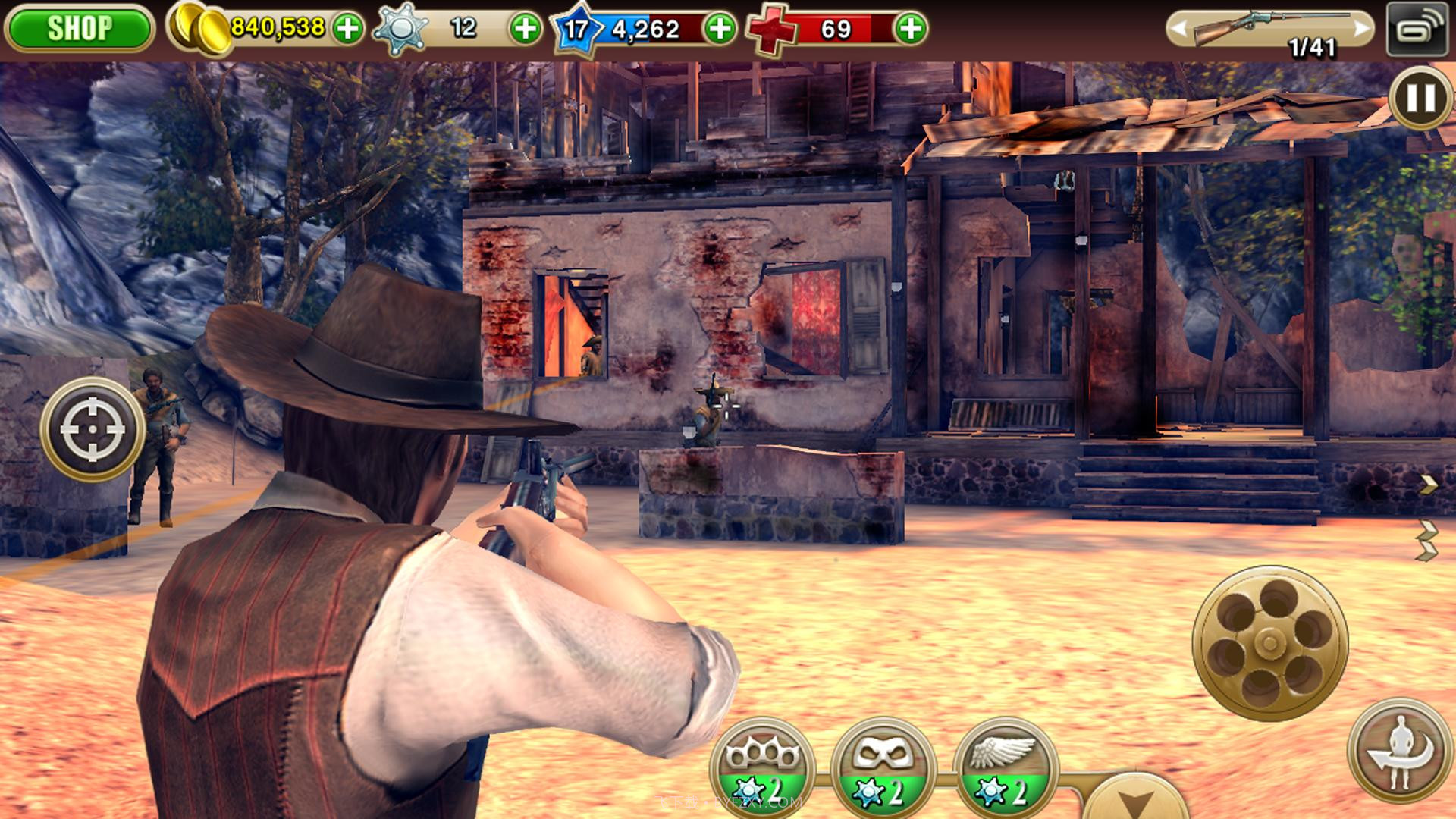The image size is (1456, 819).
Task: Open the green SHOP button
Action: (79, 29)
